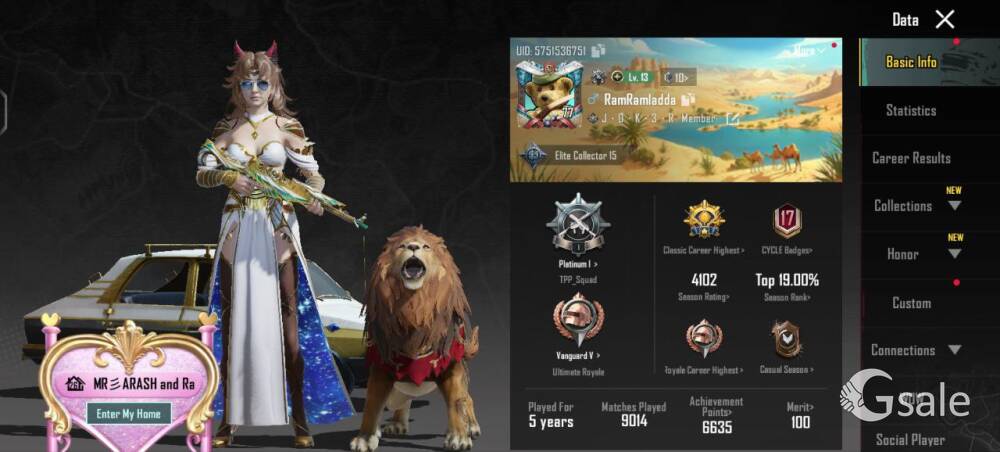
Task: Select the Basic Info tab
Action: tap(911, 62)
